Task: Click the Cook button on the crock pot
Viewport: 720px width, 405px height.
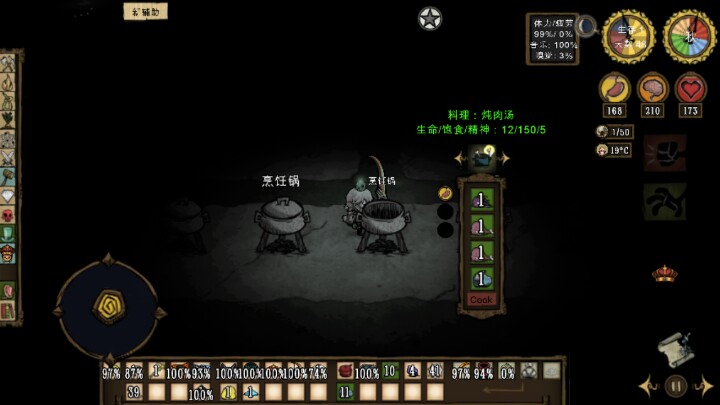Action: [481, 300]
